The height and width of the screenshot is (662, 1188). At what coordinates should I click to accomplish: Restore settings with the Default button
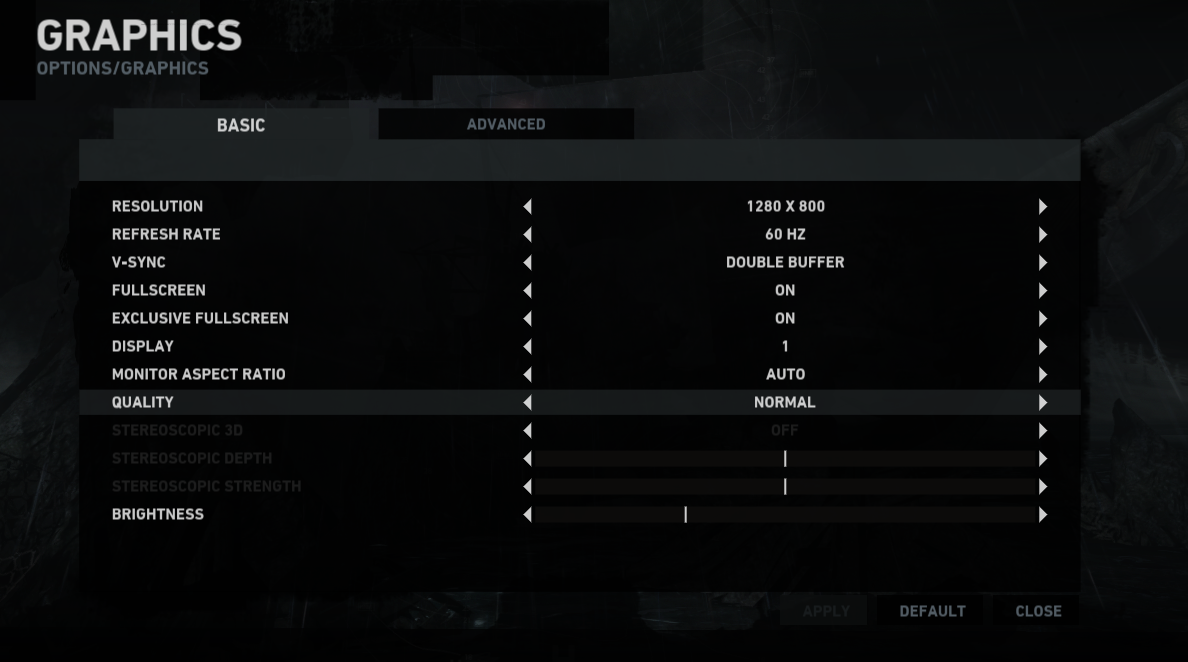(x=932, y=611)
